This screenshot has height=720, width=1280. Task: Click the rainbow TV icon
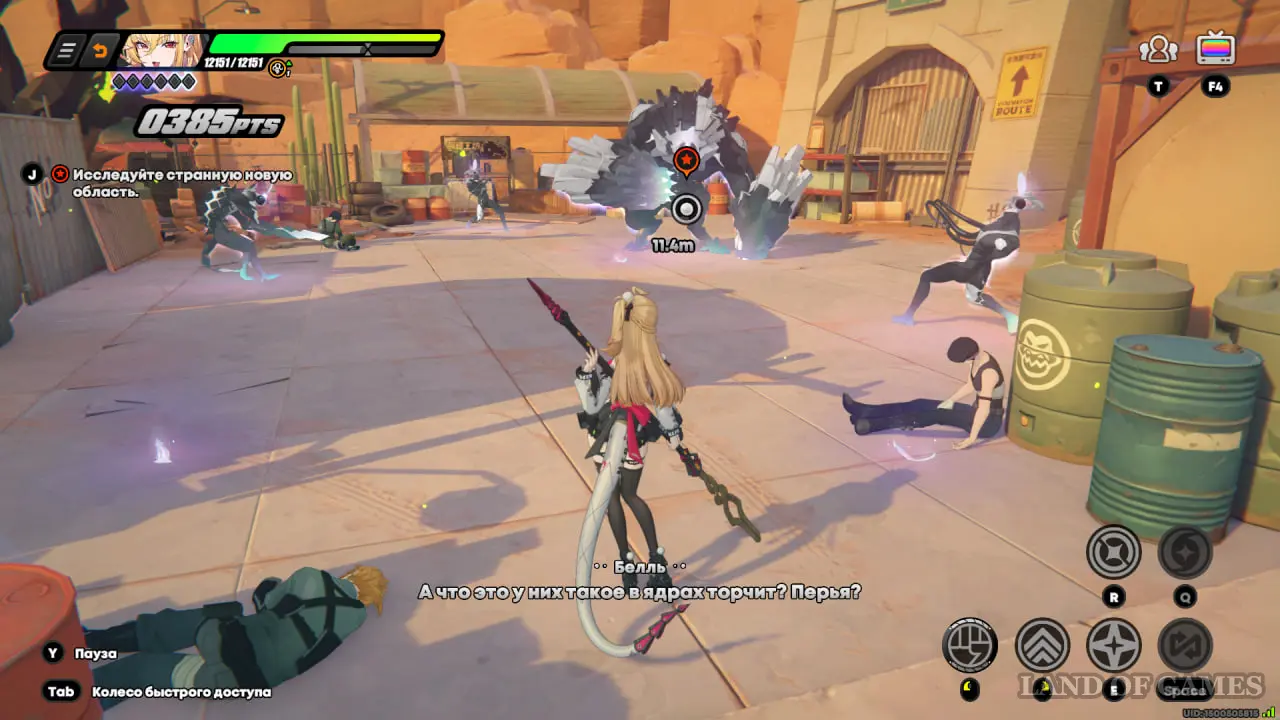[1215, 48]
